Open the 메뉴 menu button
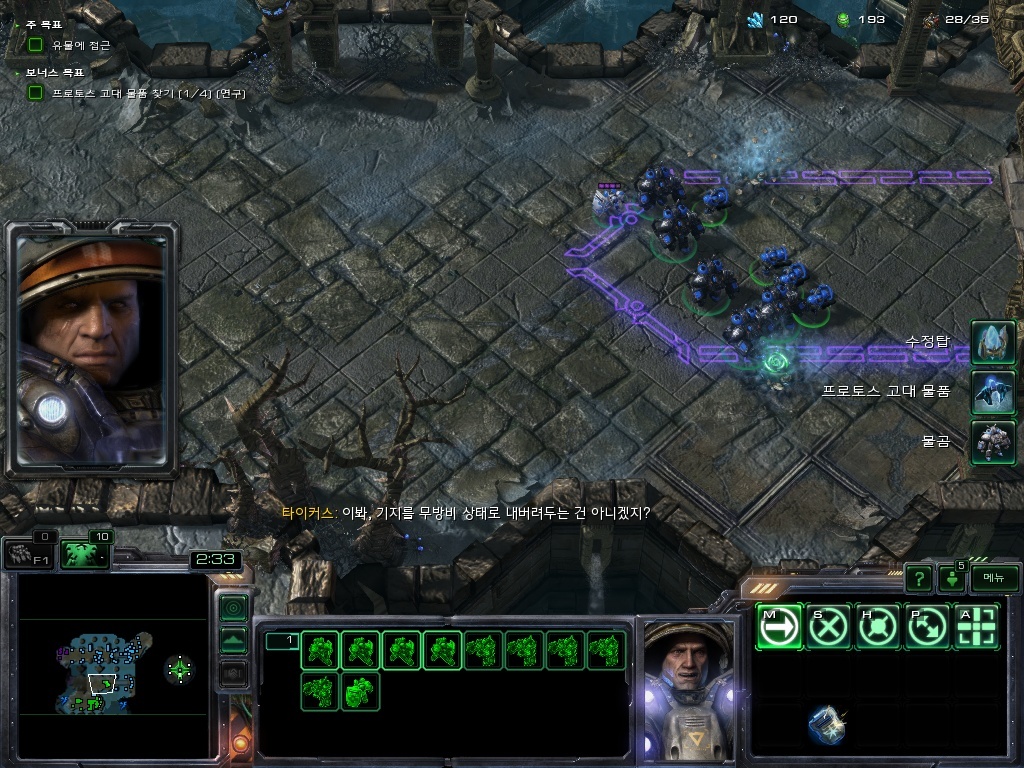Image resolution: width=1024 pixels, height=768 pixels. point(994,578)
